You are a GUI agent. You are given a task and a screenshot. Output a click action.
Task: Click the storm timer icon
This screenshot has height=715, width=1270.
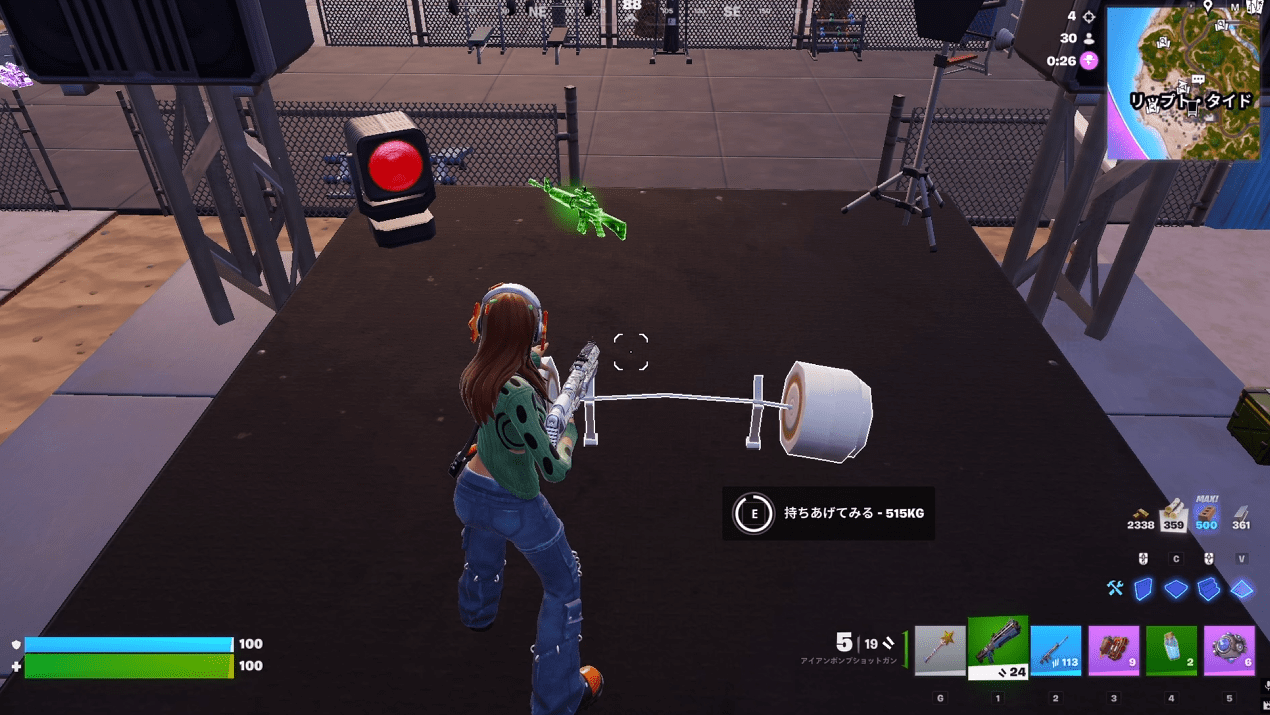pyautogui.click(x=1088, y=61)
